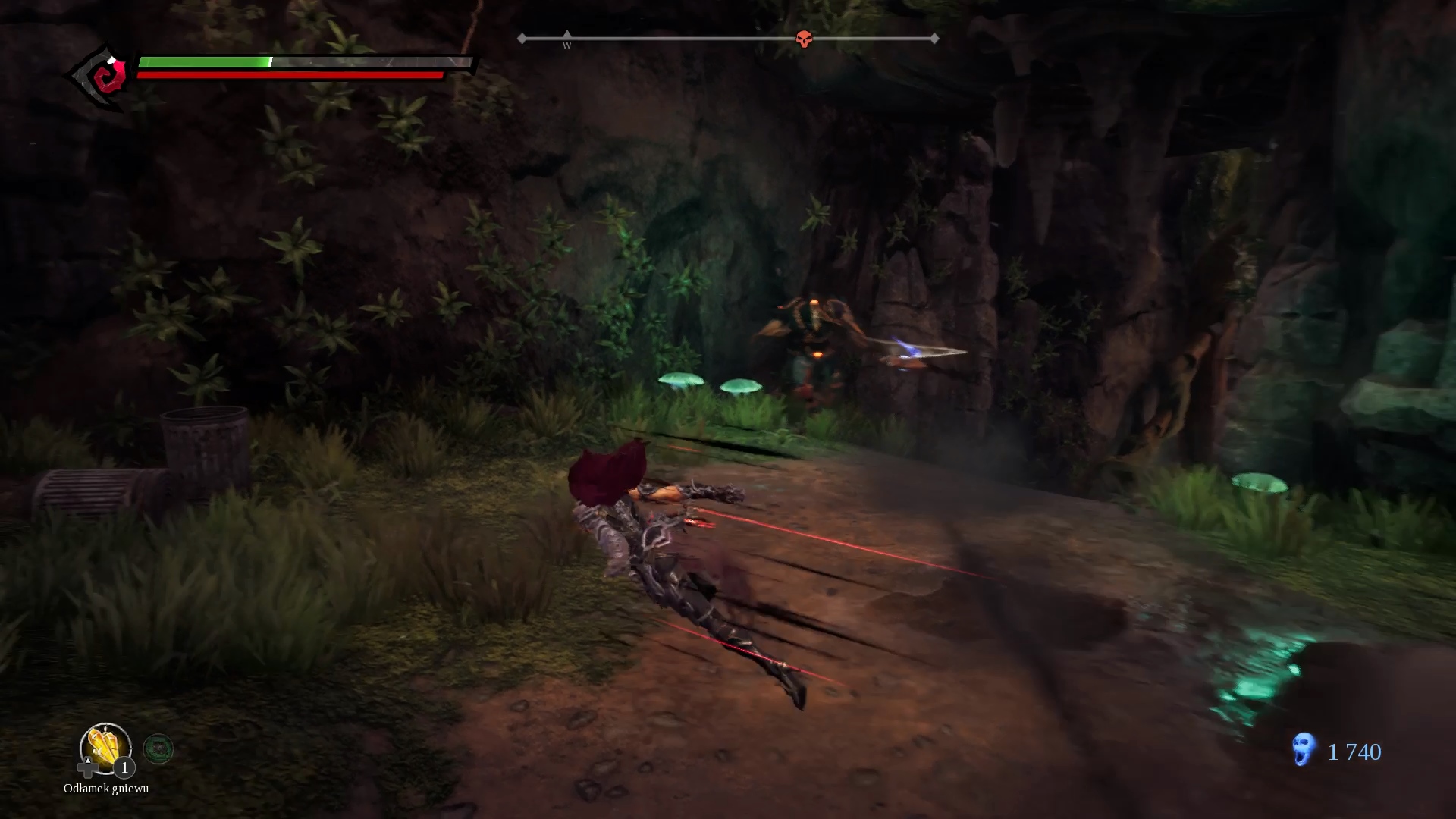1456x819 pixels.
Task: Choose the small green round item icon
Action: coord(158,749)
